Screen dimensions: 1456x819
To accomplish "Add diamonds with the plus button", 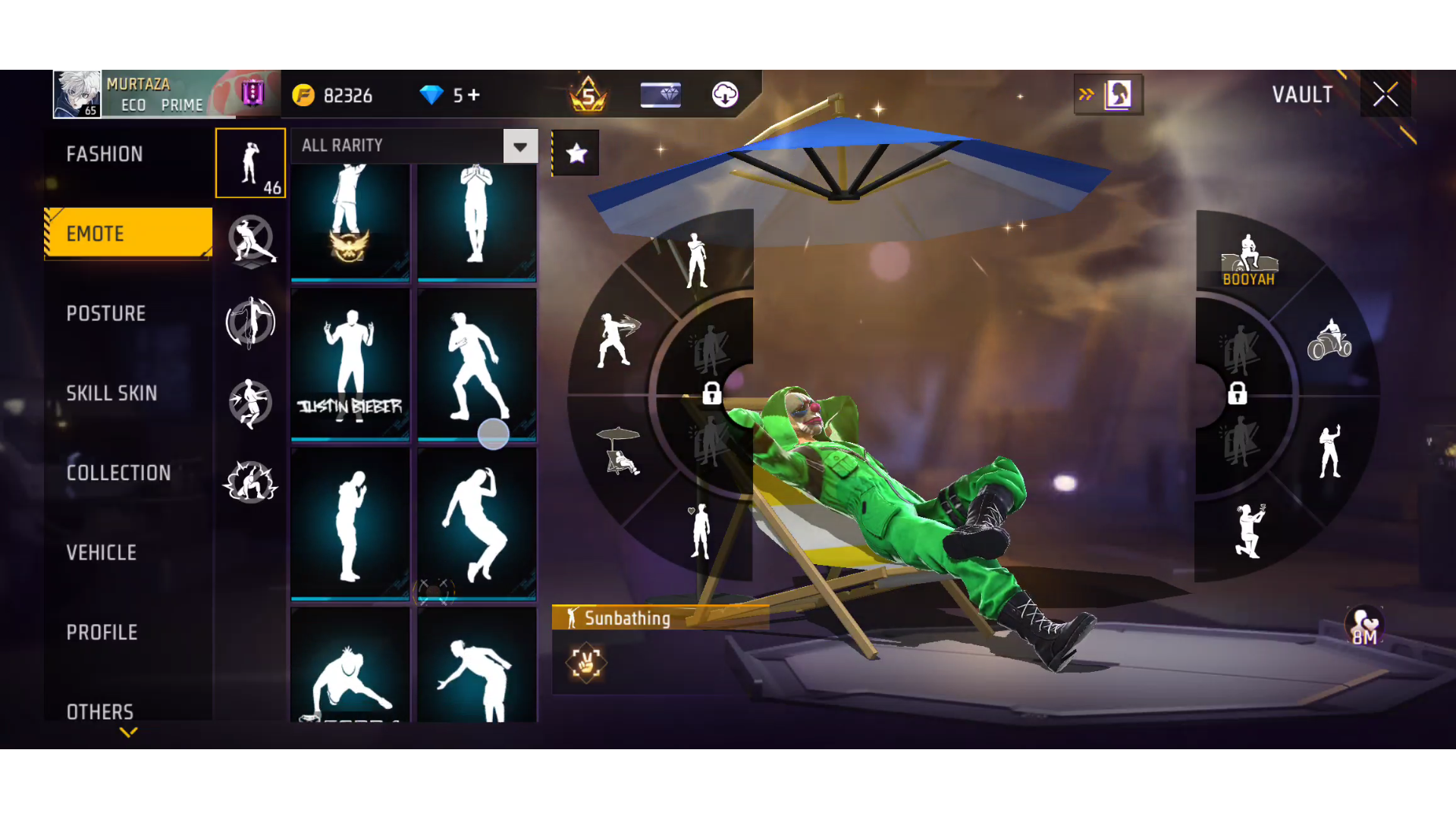I will point(474,95).
